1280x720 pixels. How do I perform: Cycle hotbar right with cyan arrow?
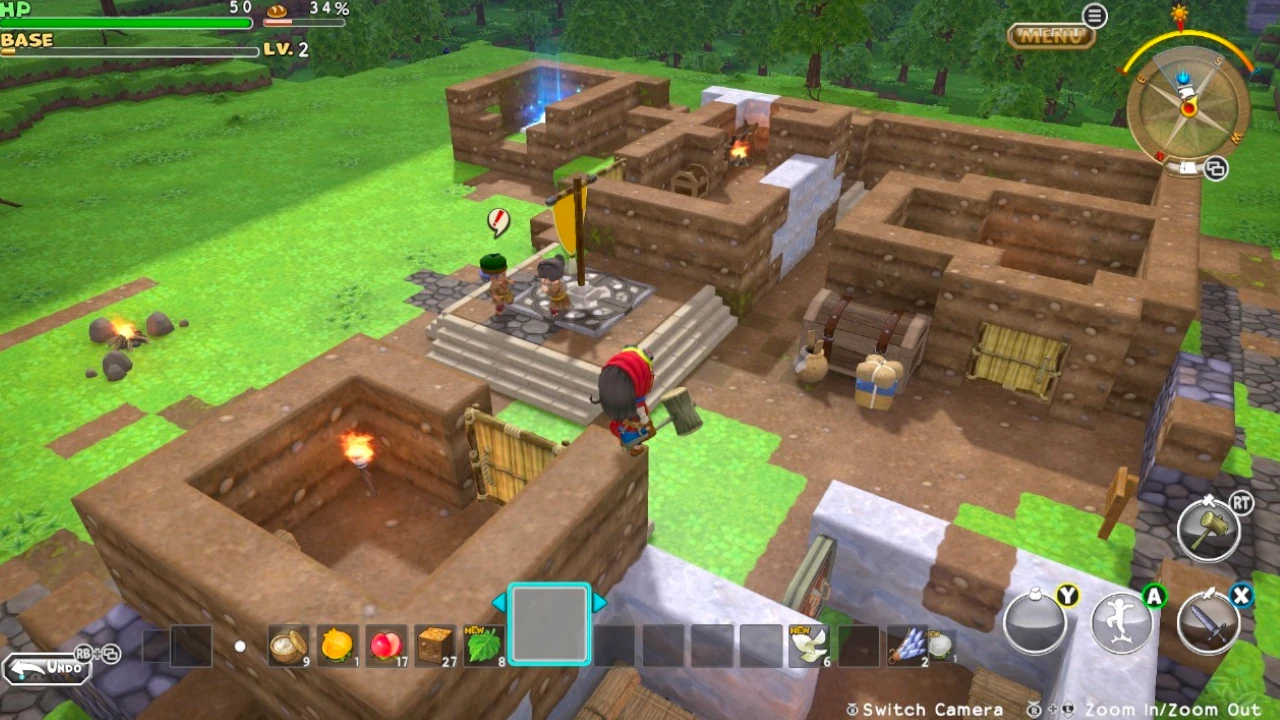click(x=600, y=602)
